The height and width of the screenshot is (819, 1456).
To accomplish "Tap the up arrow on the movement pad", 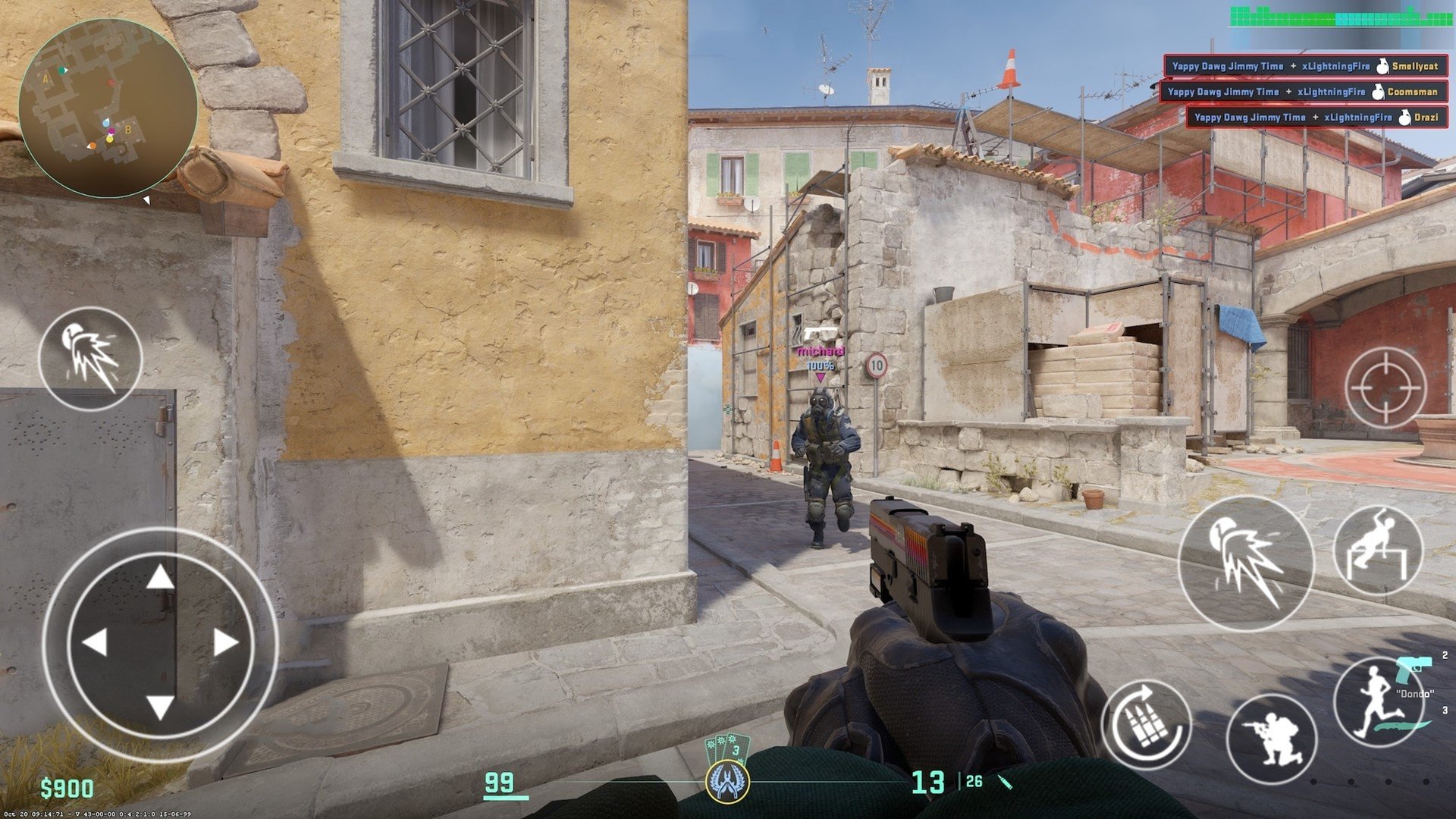I will tap(160, 579).
